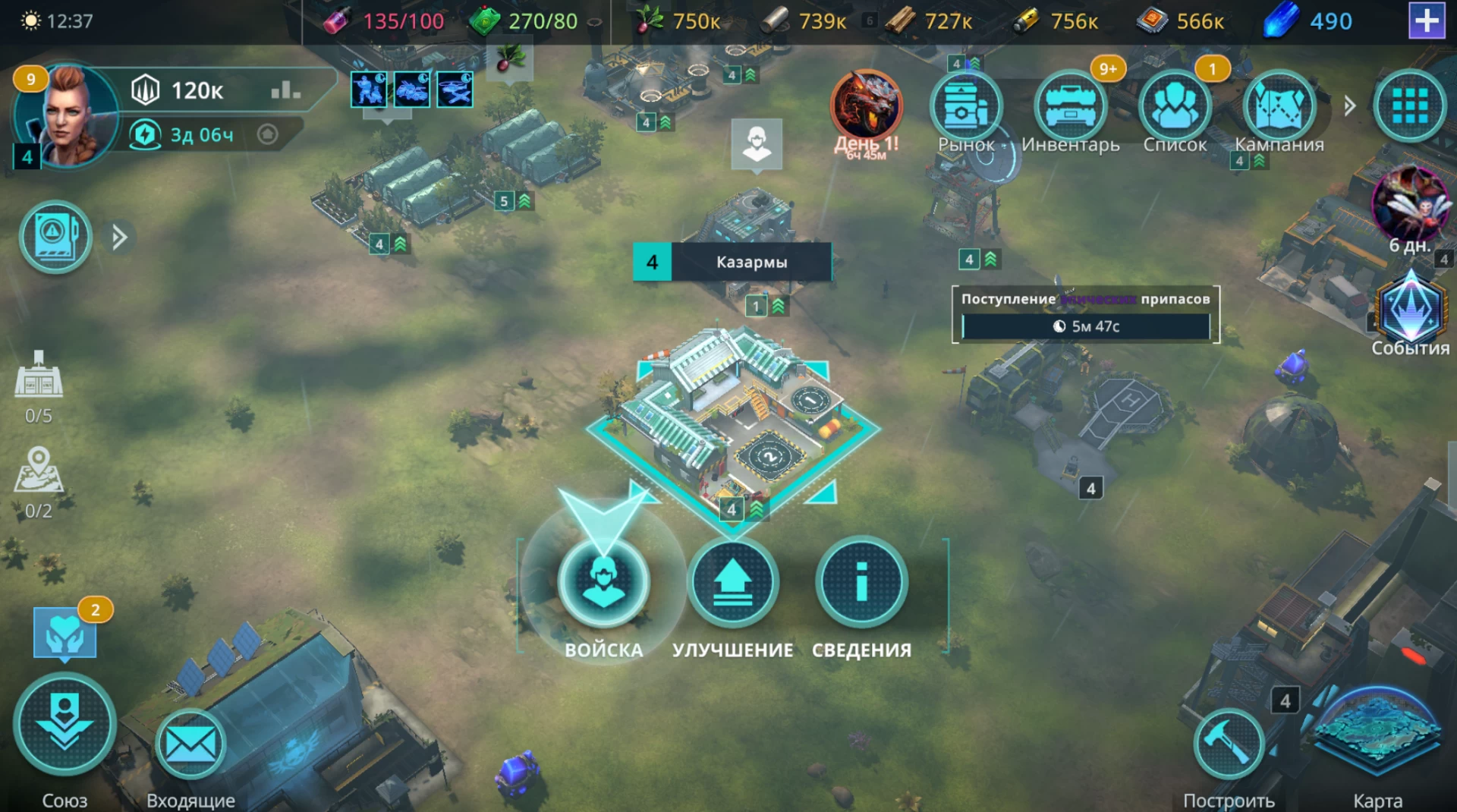
Task: Open the Союз alliance menu
Action: point(65,725)
